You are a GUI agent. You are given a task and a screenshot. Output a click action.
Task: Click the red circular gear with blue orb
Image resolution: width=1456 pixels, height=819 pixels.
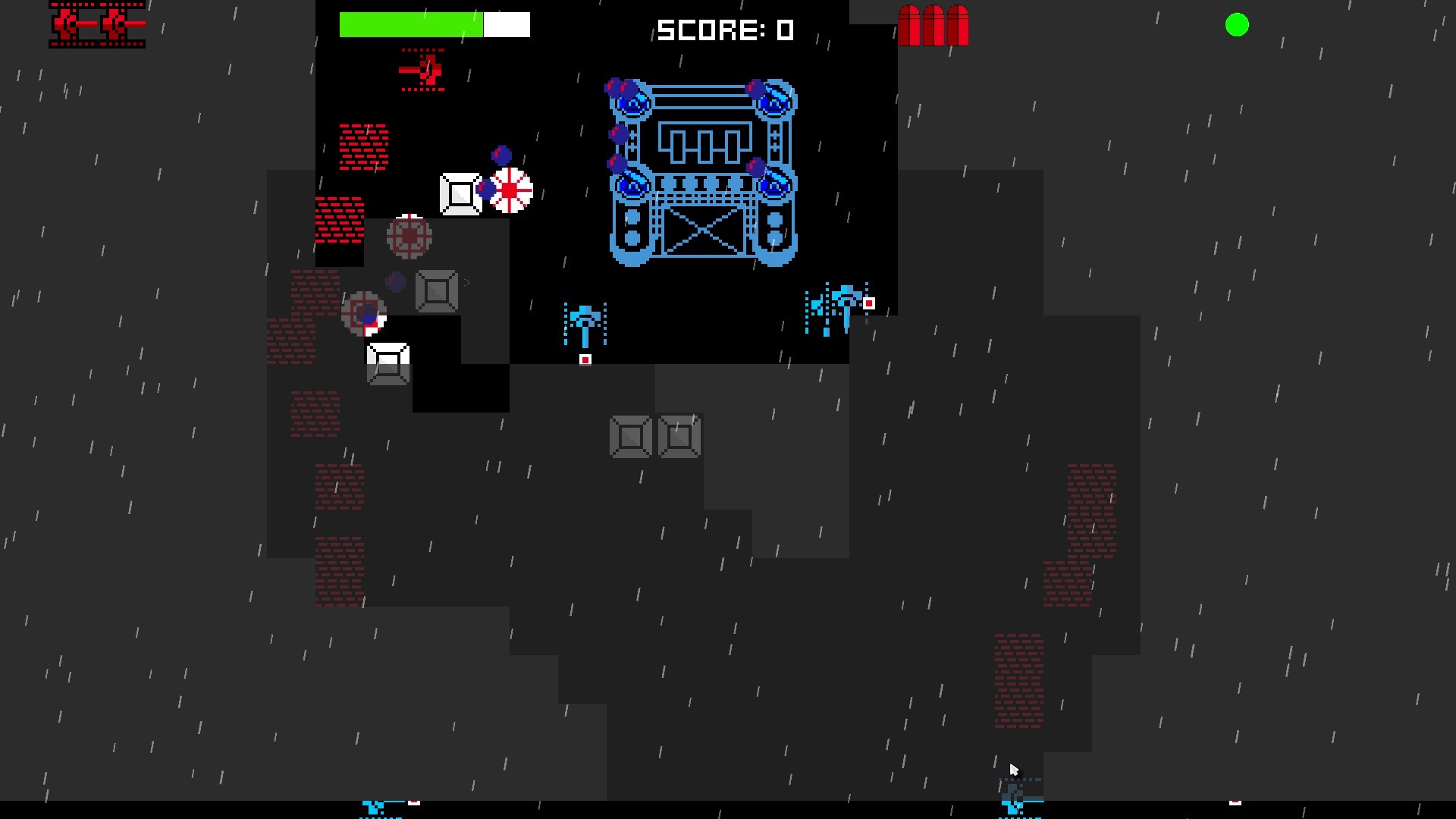tap(366, 315)
